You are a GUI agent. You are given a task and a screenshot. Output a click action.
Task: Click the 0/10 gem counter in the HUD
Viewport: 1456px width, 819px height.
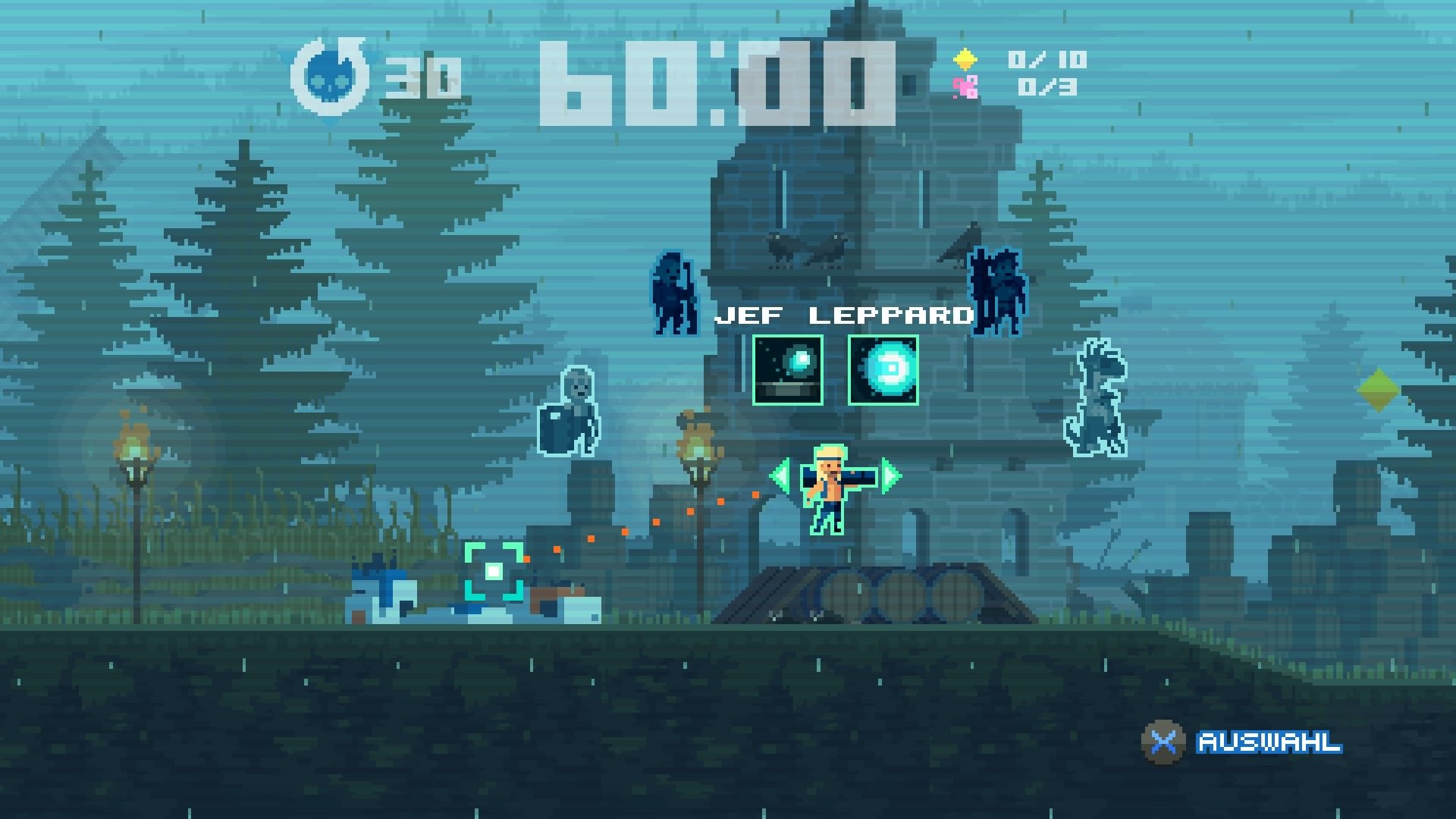[1046, 59]
